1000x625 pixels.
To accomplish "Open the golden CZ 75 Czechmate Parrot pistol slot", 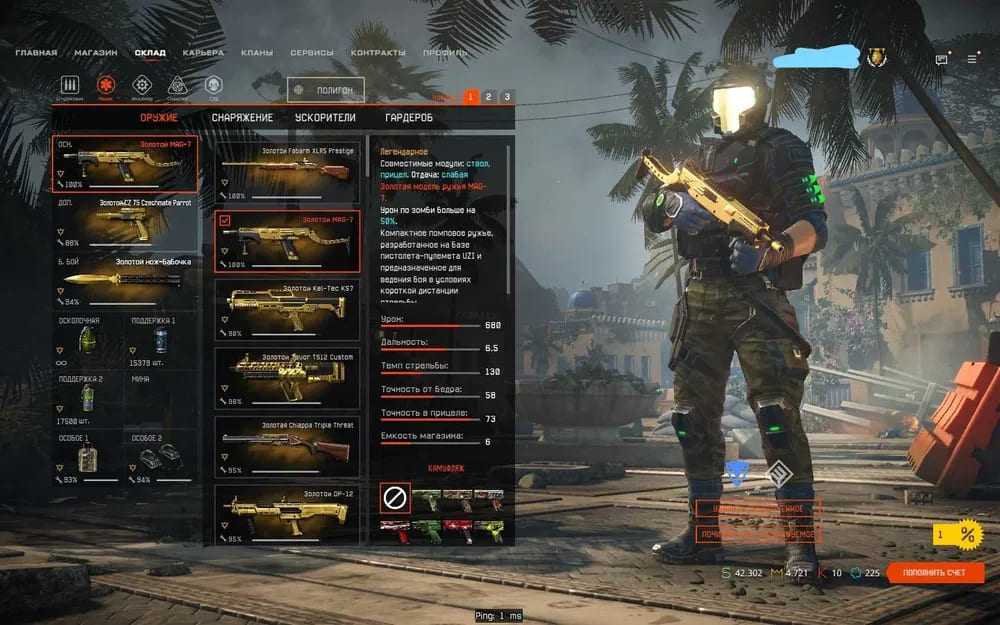I will (124, 222).
